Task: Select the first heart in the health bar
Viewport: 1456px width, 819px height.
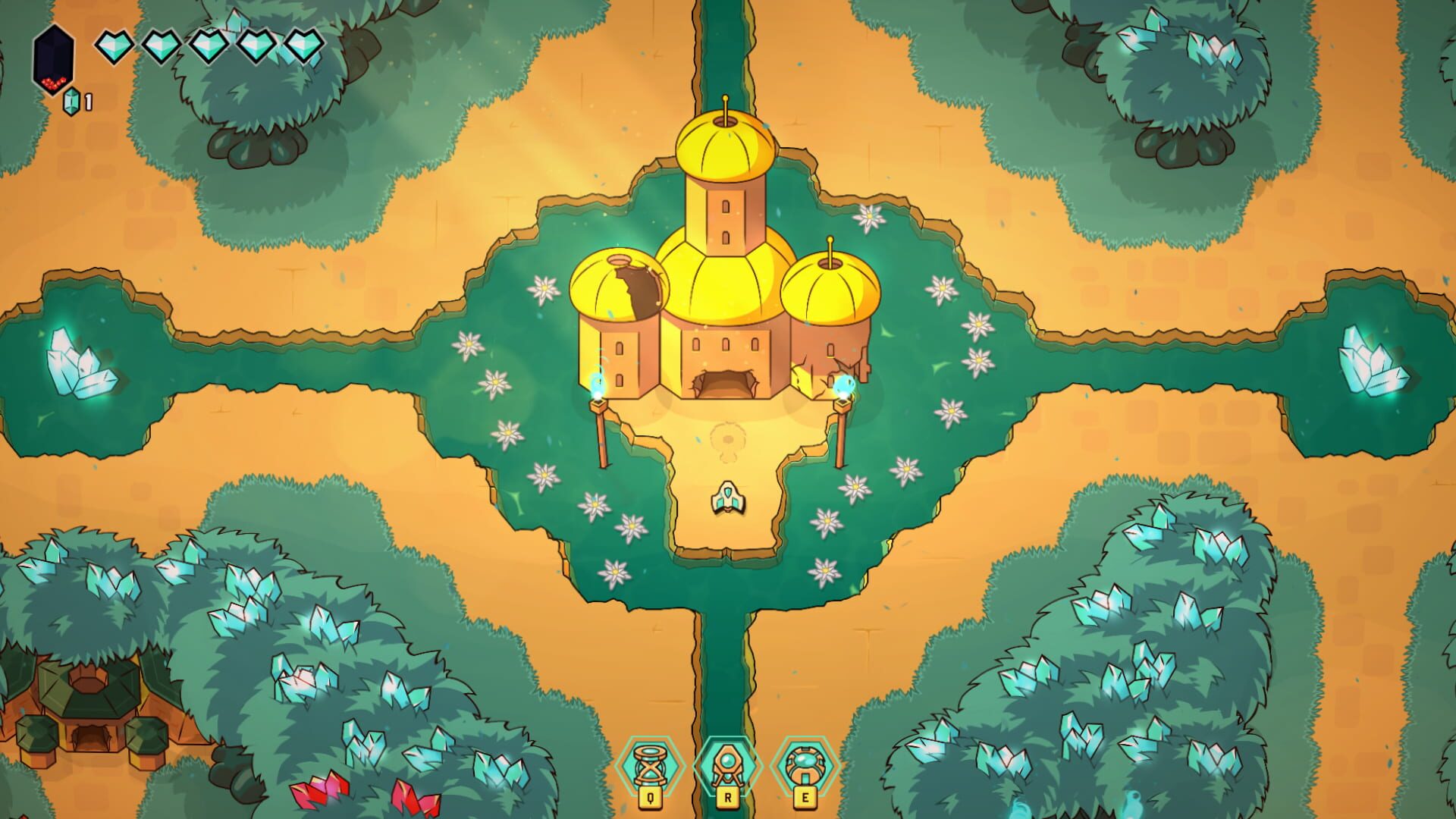Action: (113, 47)
